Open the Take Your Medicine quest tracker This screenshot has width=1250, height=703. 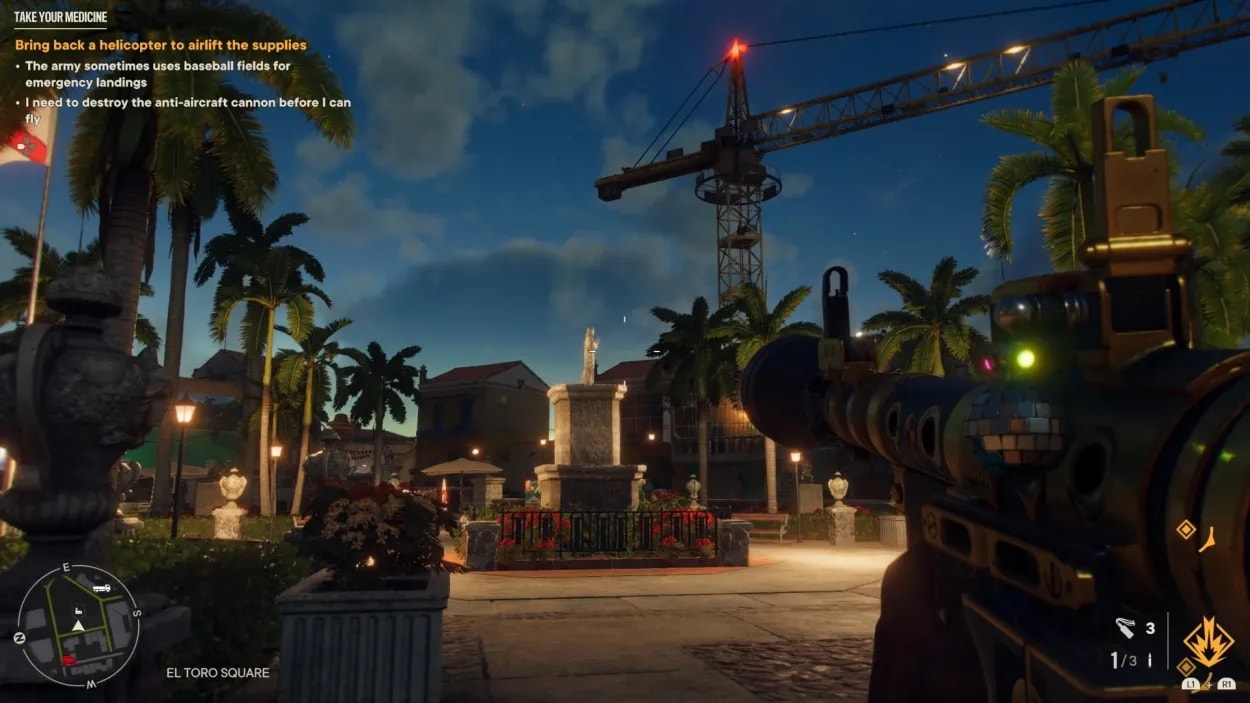click(x=60, y=17)
